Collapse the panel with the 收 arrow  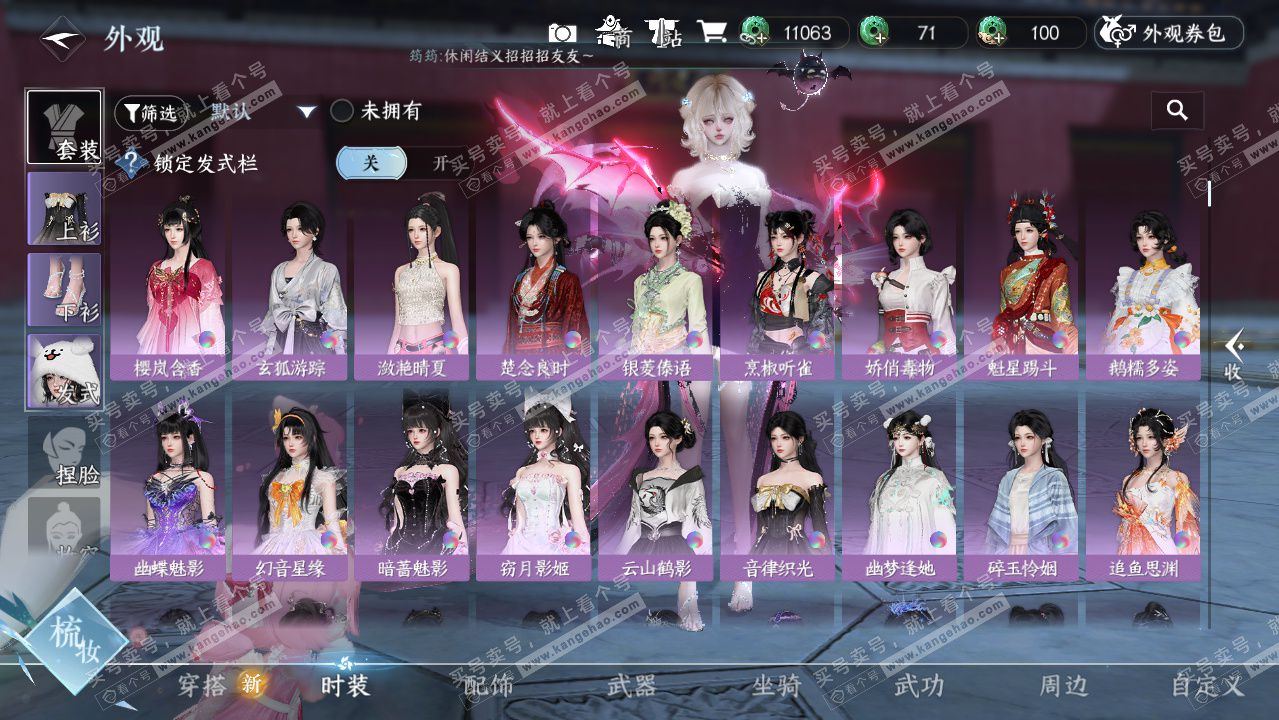[1234, 355]
